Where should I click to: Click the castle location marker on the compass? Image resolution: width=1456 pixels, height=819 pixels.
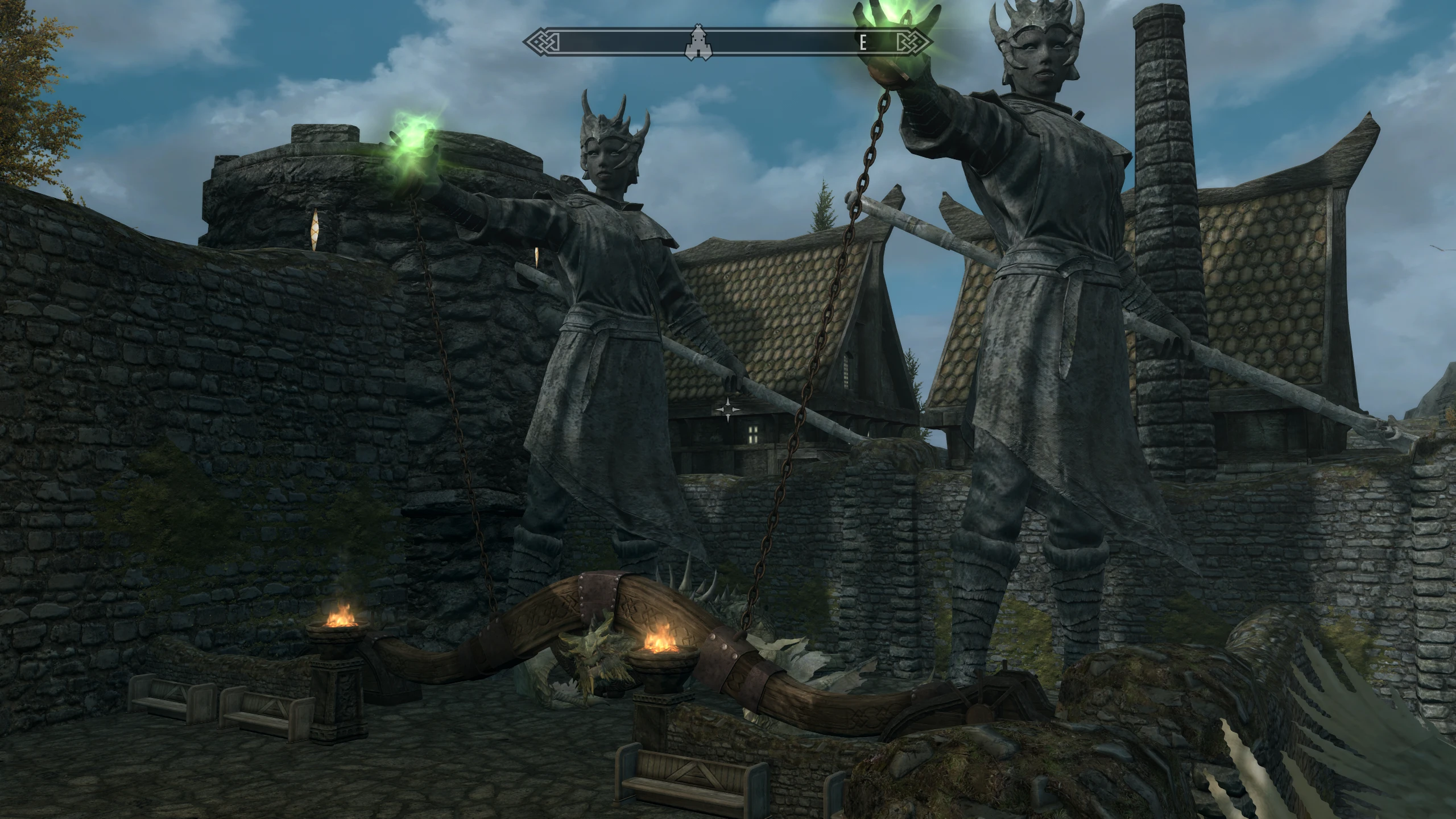696,42
